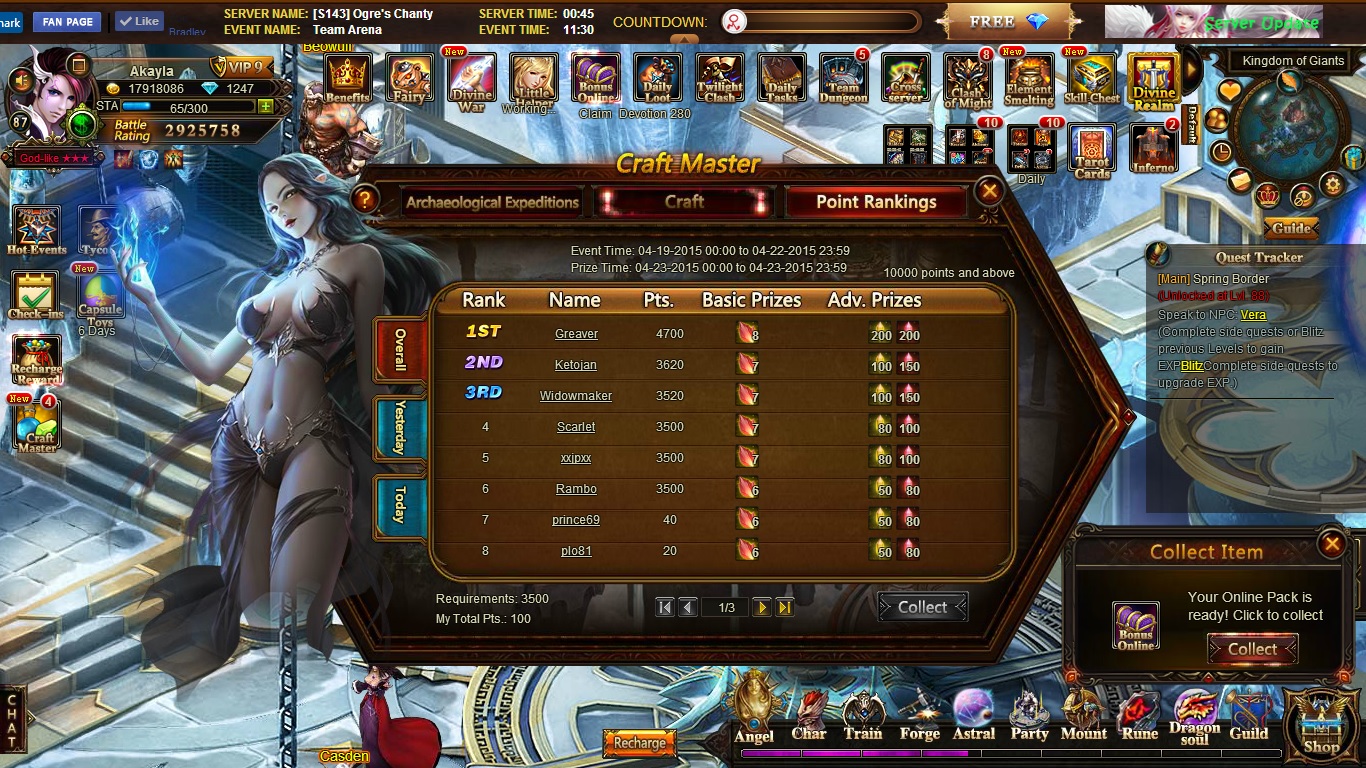Viewport: 1366px width, 768px height.
Task: Open the Tarot Cards event
Action: (x=1092, y=152)
